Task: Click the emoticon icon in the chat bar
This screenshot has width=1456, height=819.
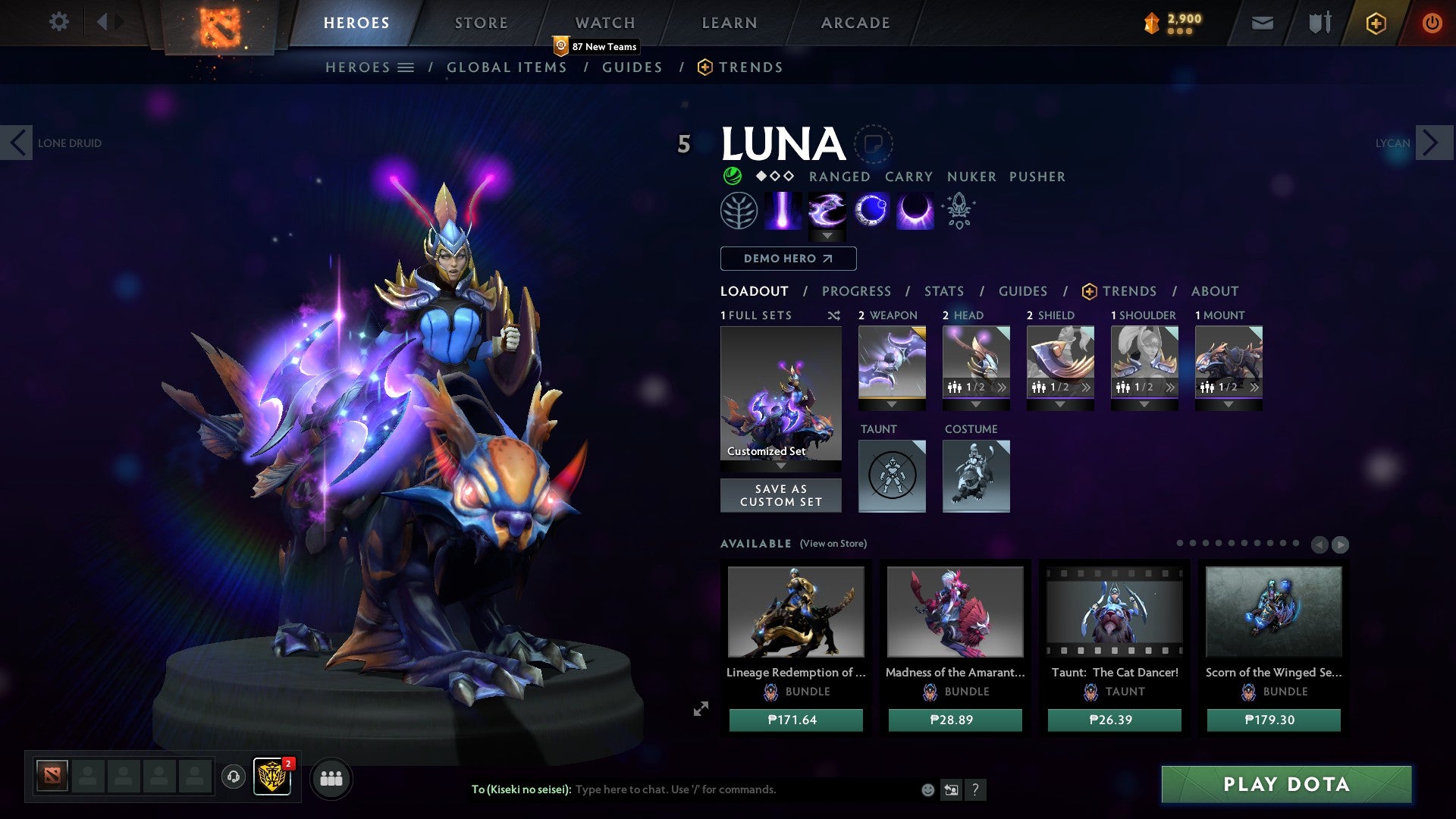Action: point(927,789)
